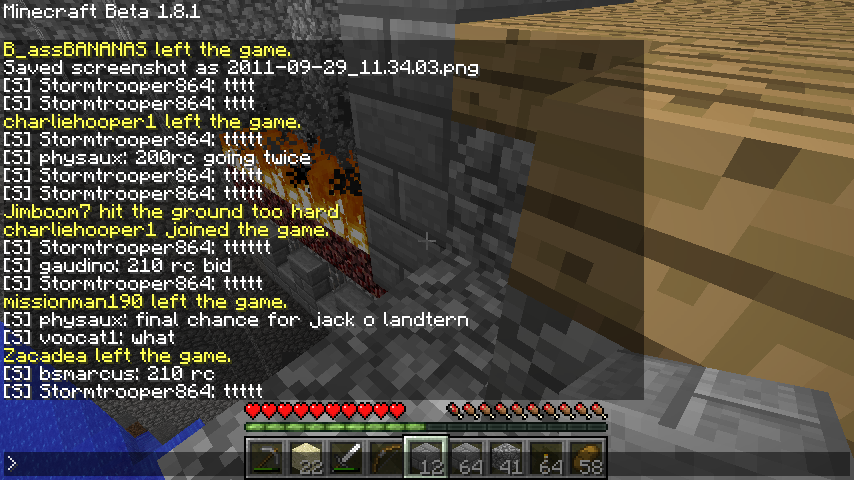Choose the bow in the hotbar

tap(386, 458)
